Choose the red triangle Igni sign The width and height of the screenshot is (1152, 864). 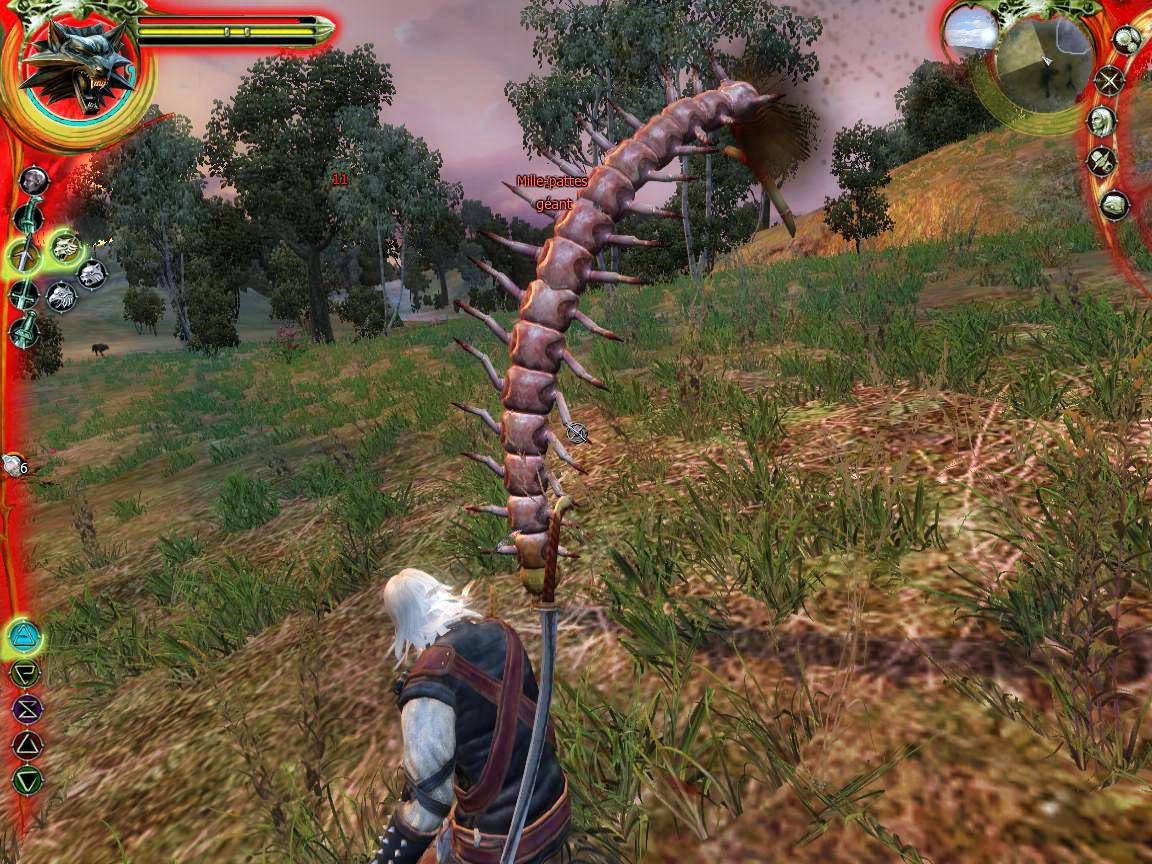[x=26, y=744]
